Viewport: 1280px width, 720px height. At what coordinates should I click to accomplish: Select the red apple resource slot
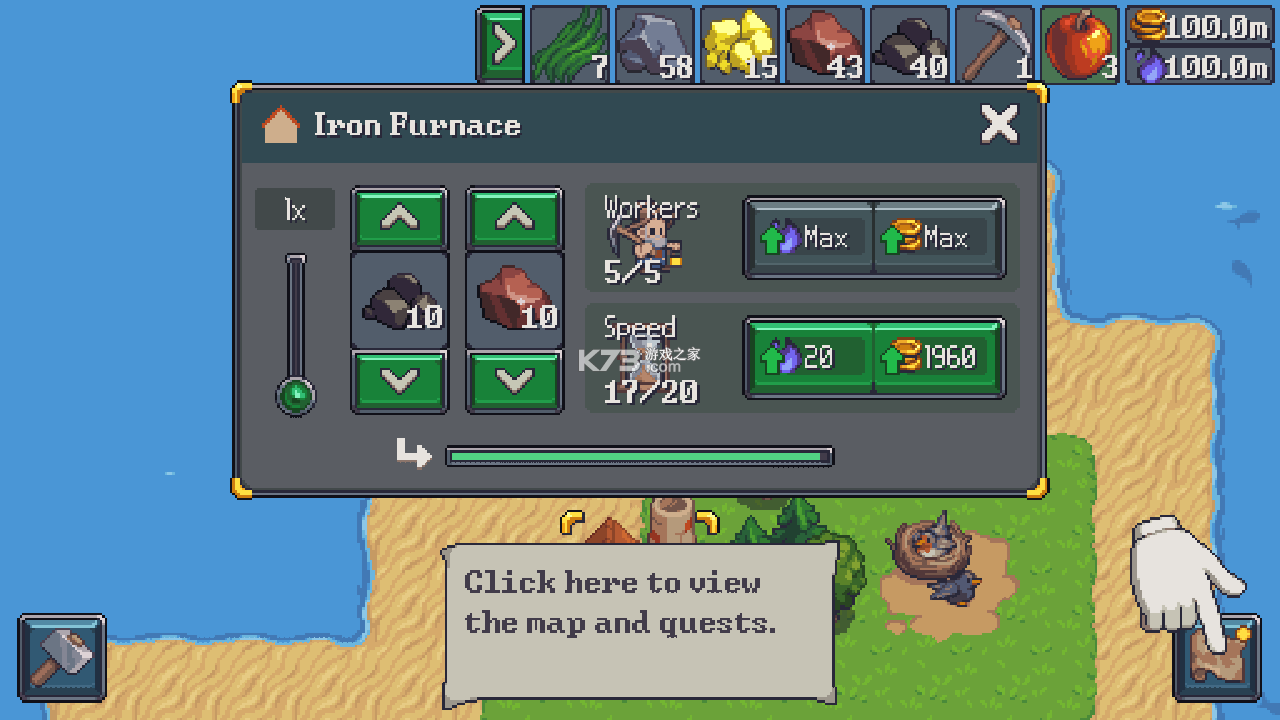[x=1079, y=45]
